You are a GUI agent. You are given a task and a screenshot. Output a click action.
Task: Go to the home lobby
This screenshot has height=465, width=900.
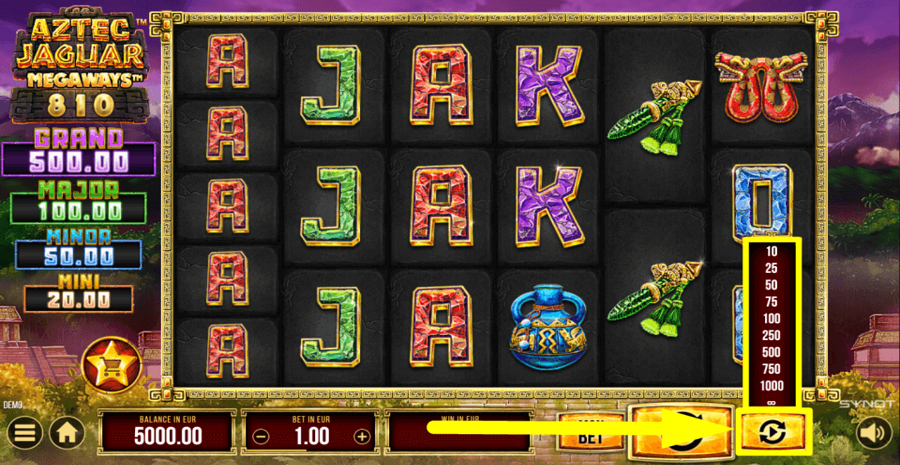coord(68,433)
